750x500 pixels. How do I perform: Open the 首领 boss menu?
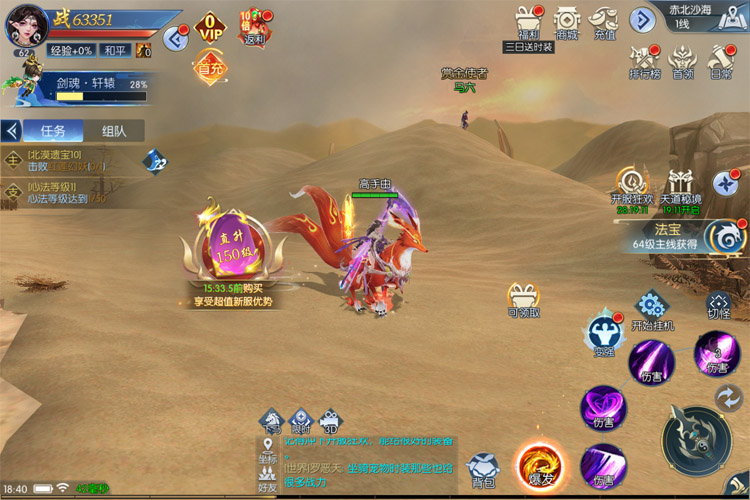[x=682, y=59]
